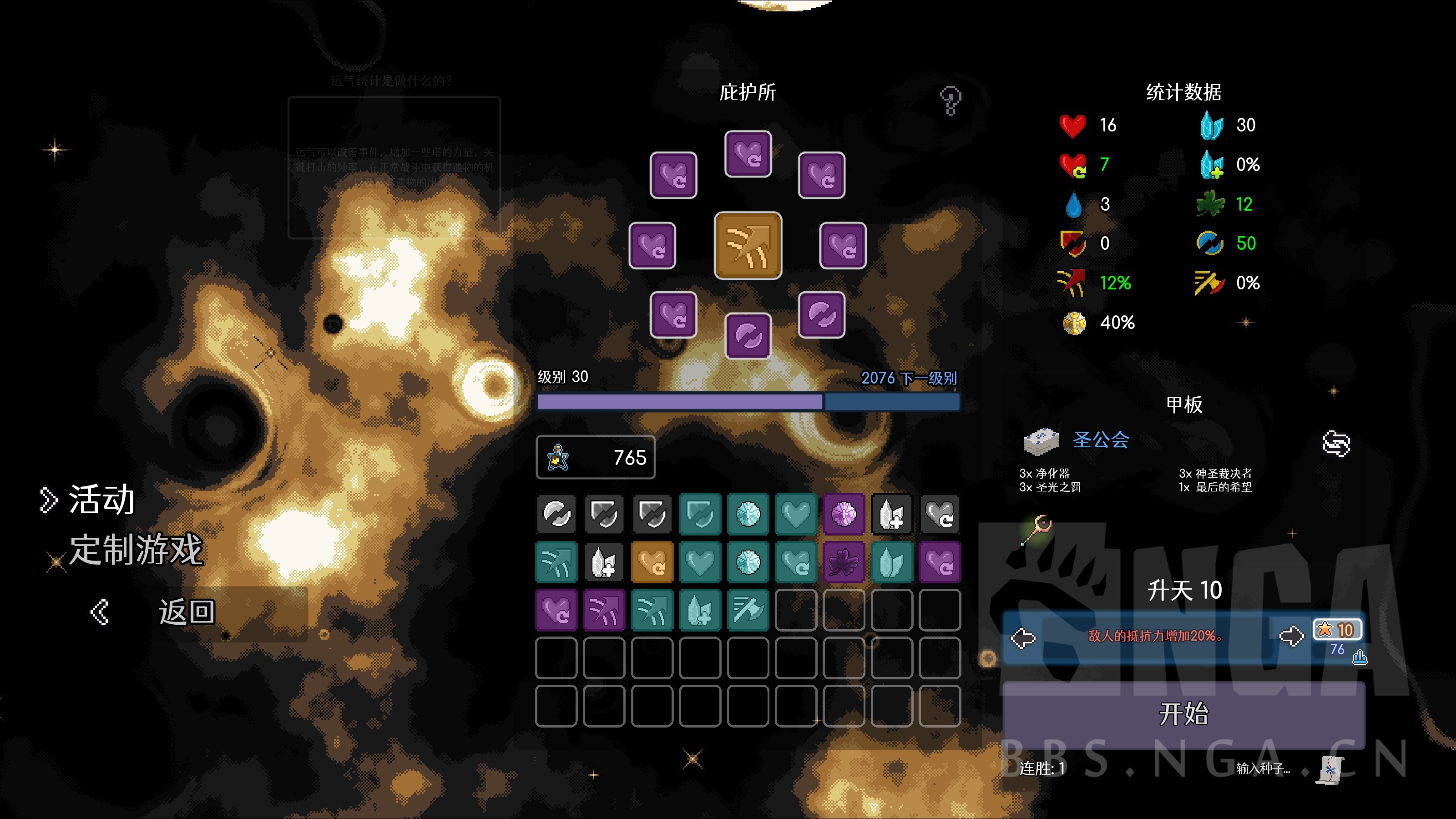Open the 活动 menu entry
The image size is (1456, 819).
coord(101,500)
